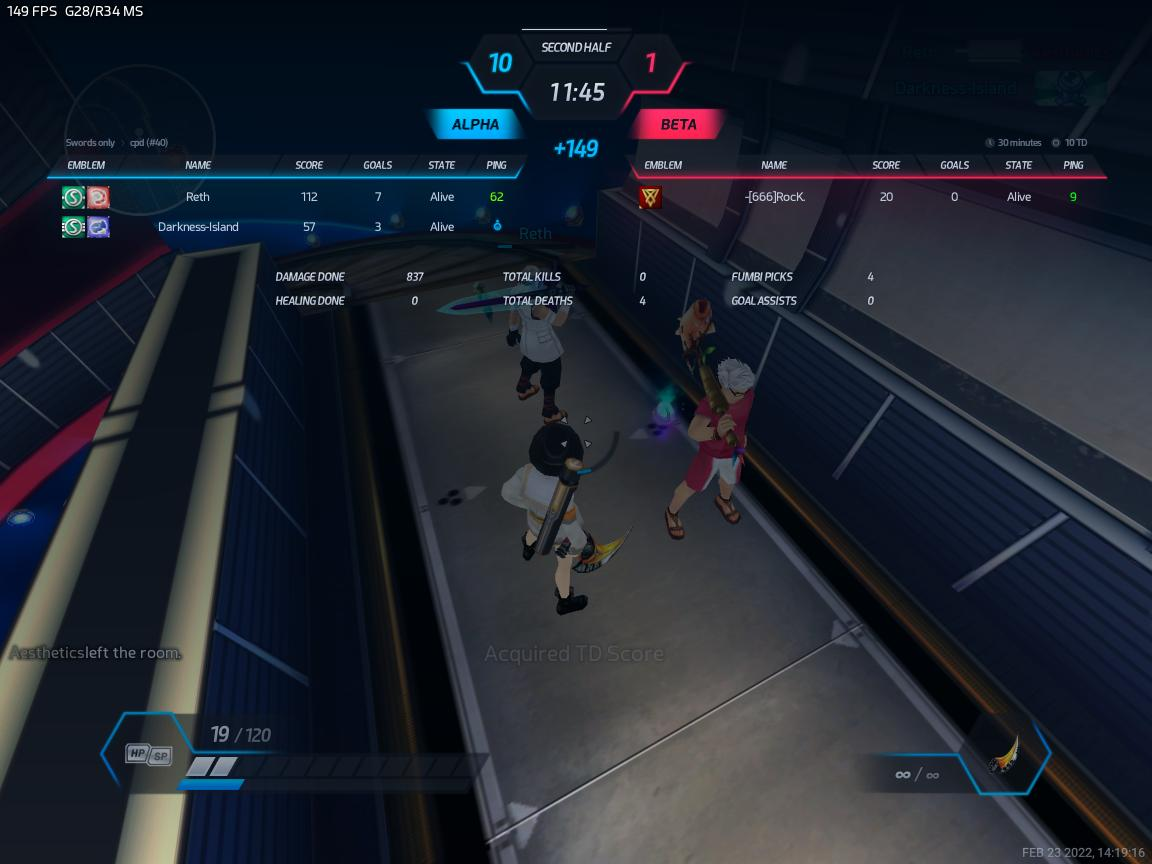Screen dimensions: 1152x864
Task: Click the HP/SP badge icon
Action: point(148,755)
